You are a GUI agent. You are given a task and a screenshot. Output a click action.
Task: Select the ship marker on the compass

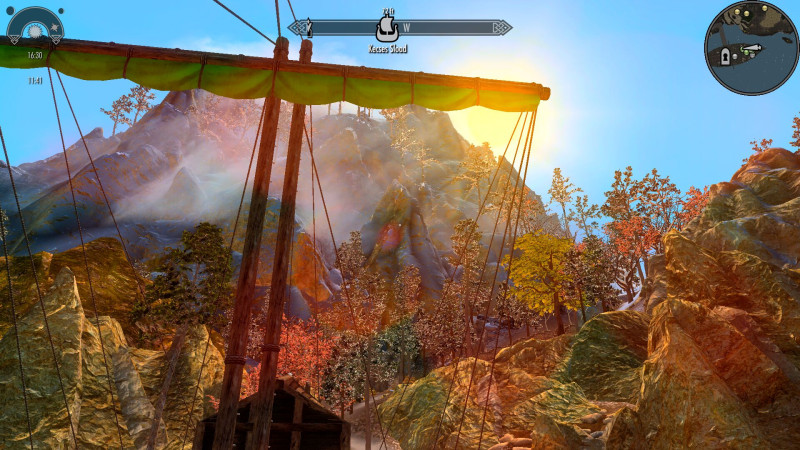[x=386, y=29]
